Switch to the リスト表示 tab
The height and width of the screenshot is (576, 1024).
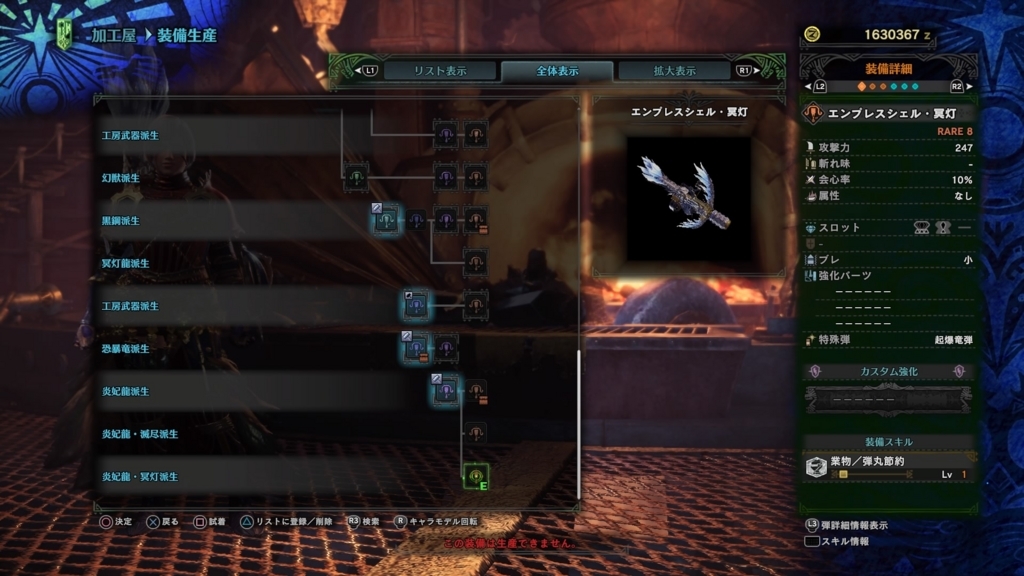pyautogui.click(x=427, y=71)
